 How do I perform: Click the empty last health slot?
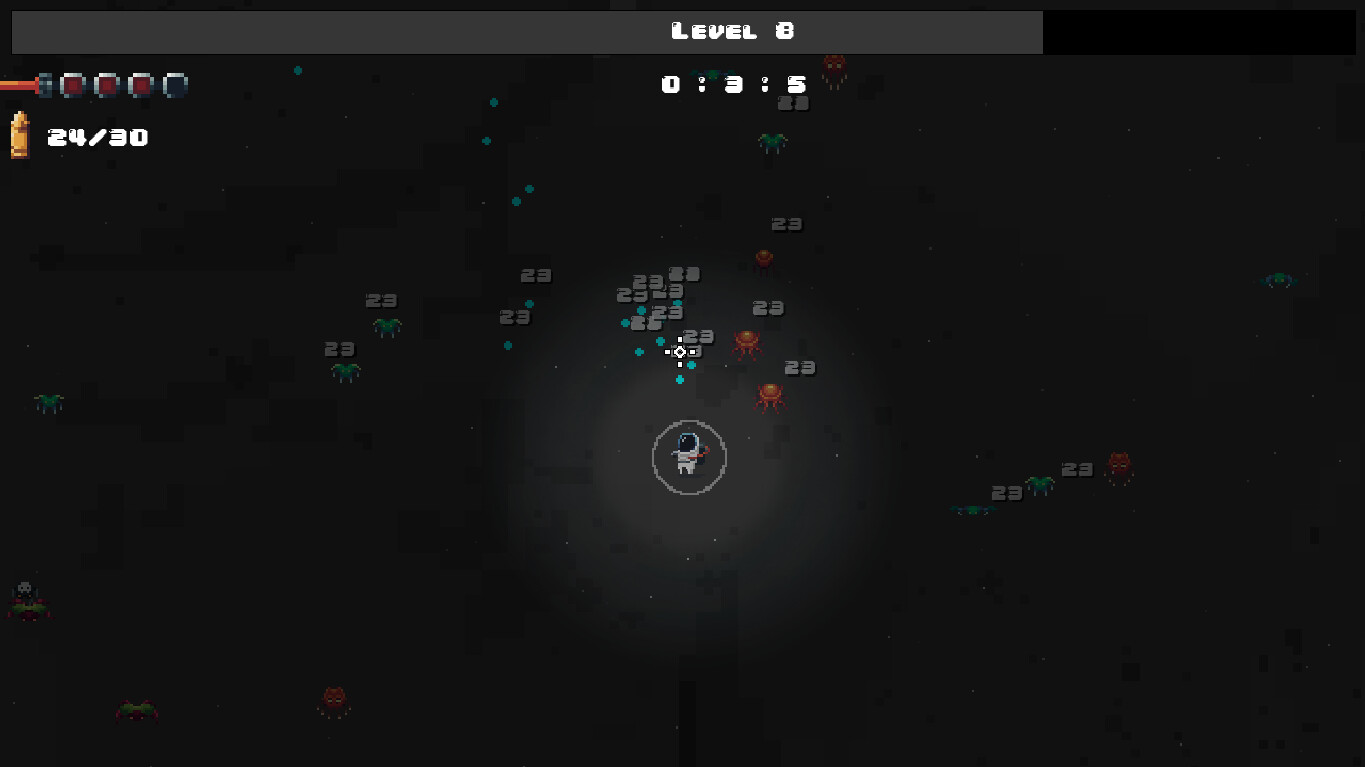point(176,85)
